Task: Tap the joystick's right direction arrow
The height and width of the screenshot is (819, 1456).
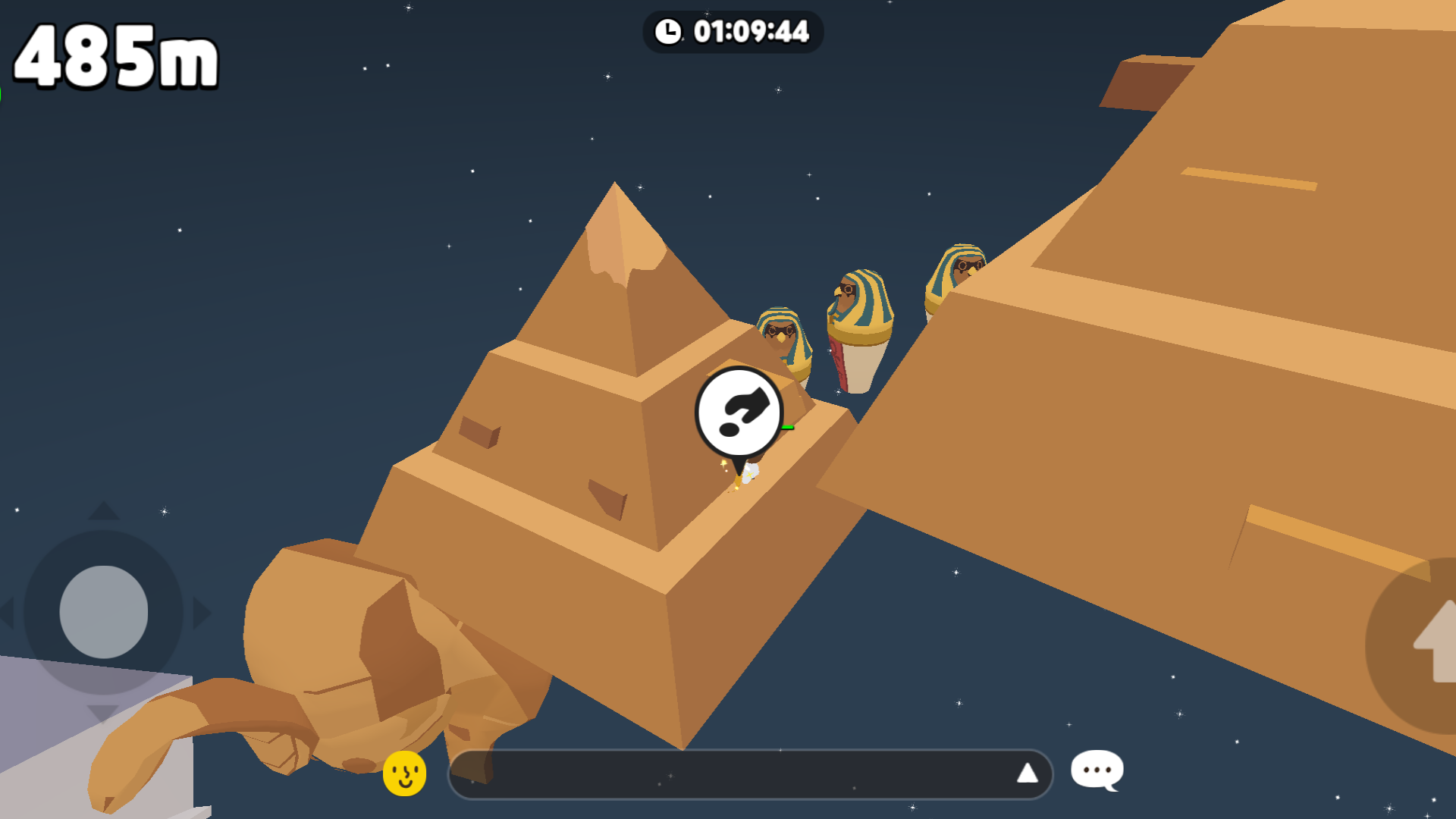Action: (x=202, y=613)
